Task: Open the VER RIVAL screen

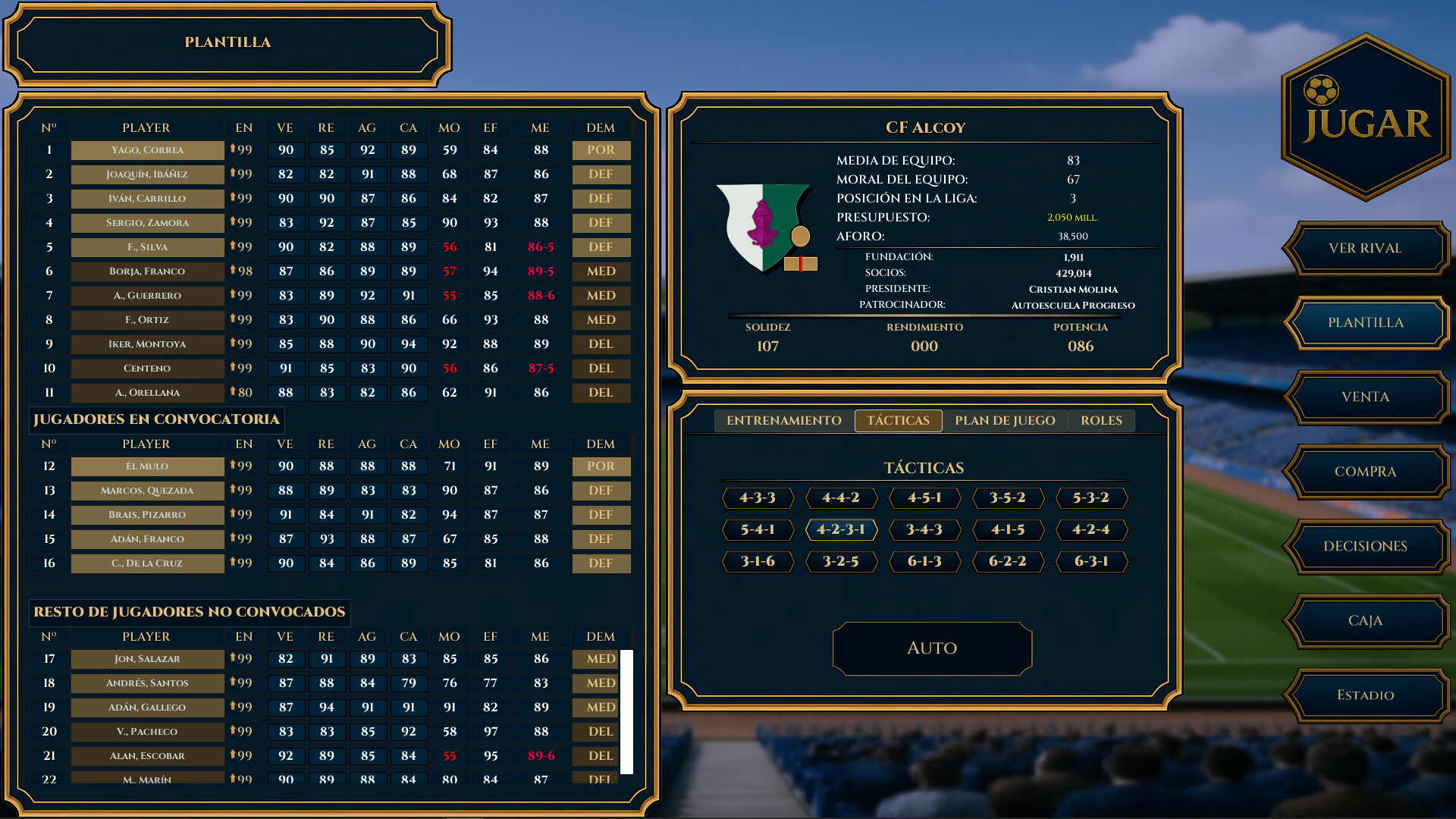Action: tap(1365, 249)
